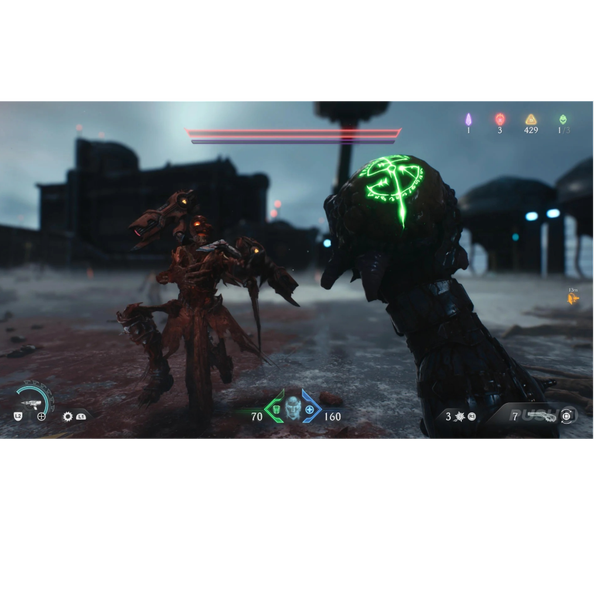
Task: Click the purple crystal resource icon
Action: 468,120
